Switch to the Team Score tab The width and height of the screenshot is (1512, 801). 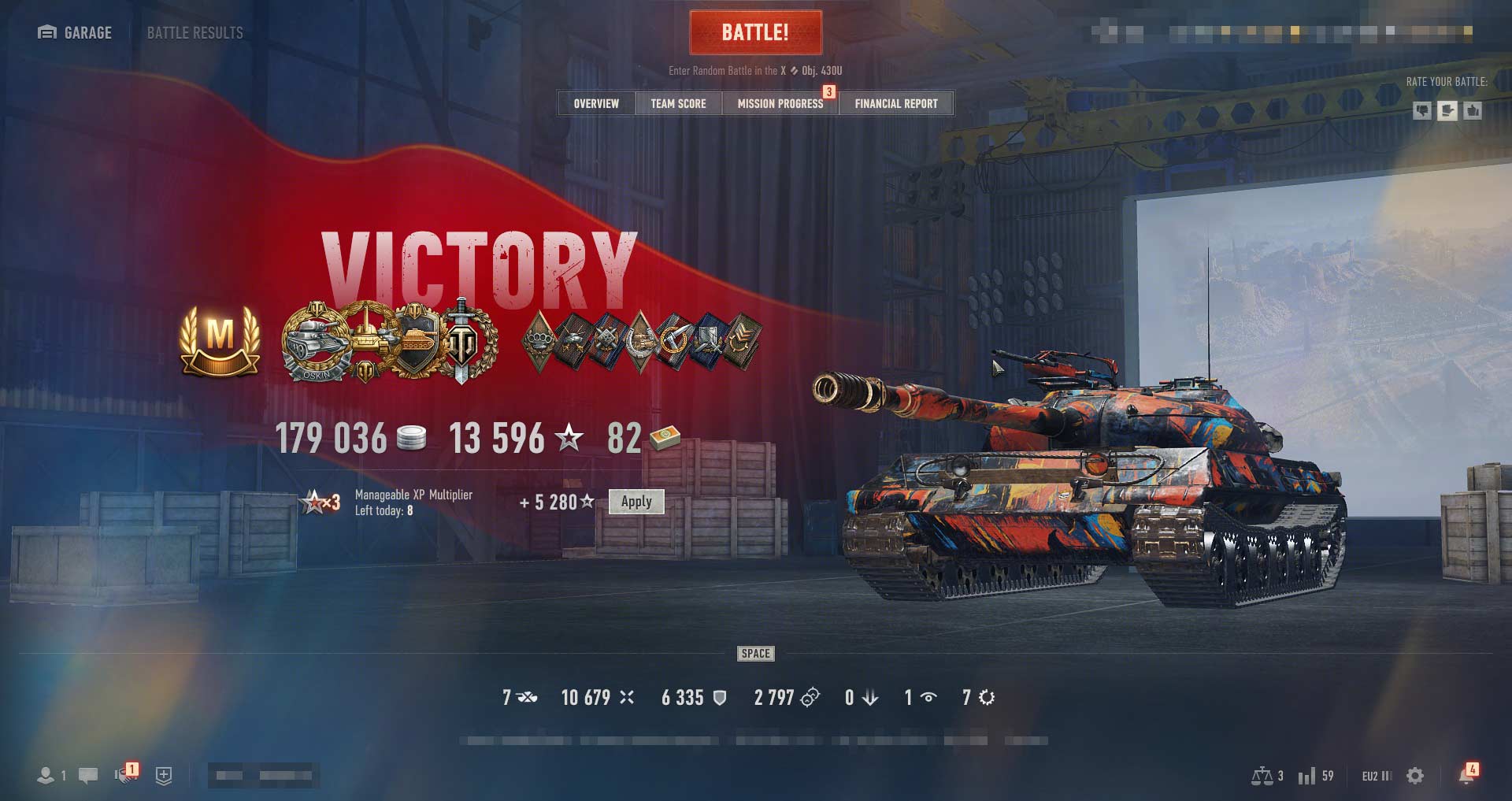677,103
